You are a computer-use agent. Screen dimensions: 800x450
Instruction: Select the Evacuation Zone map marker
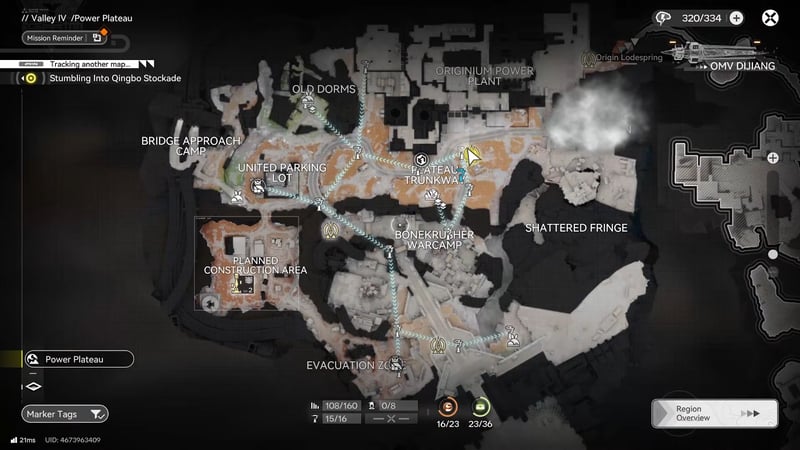coord(397,364)
